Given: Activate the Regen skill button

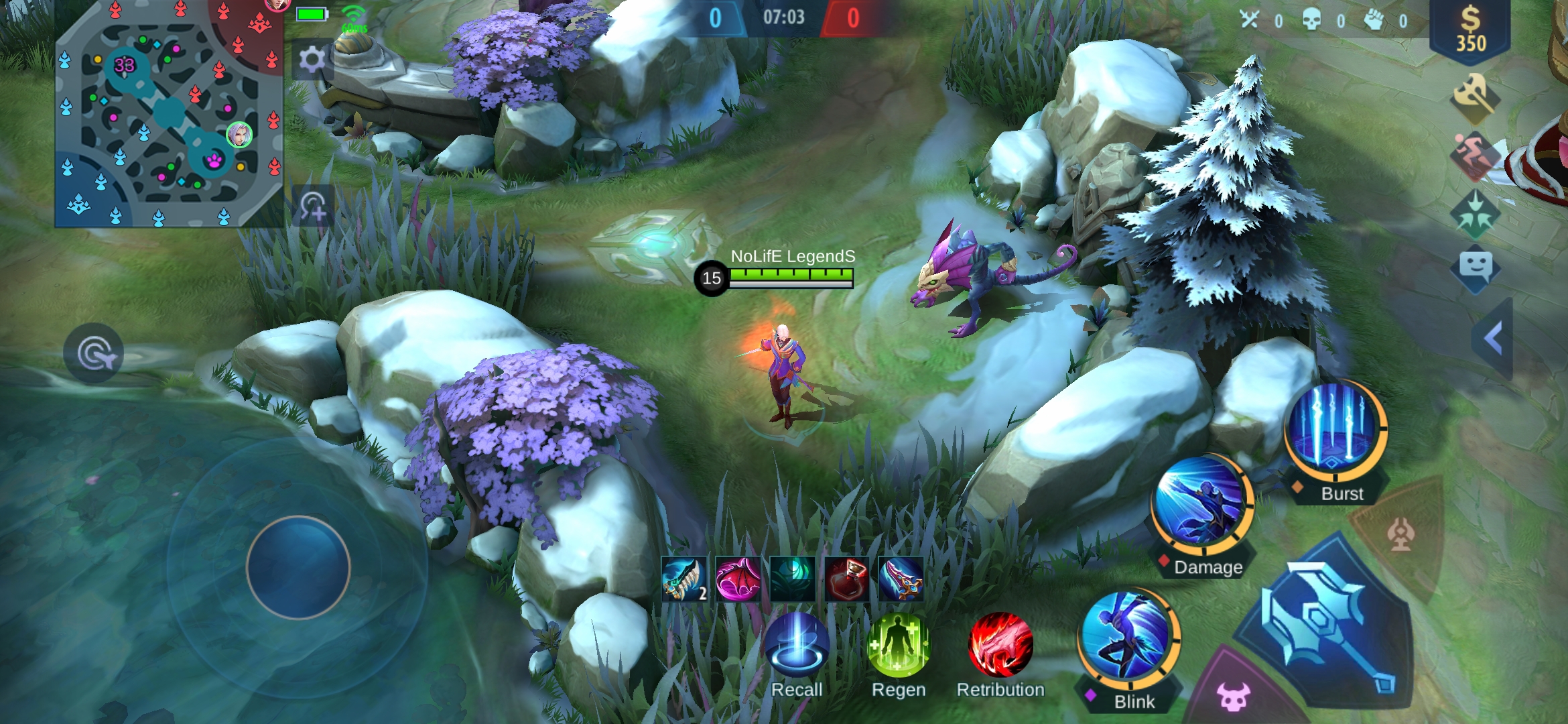Looking at the screenshot, I should click(x=898, y=646).
